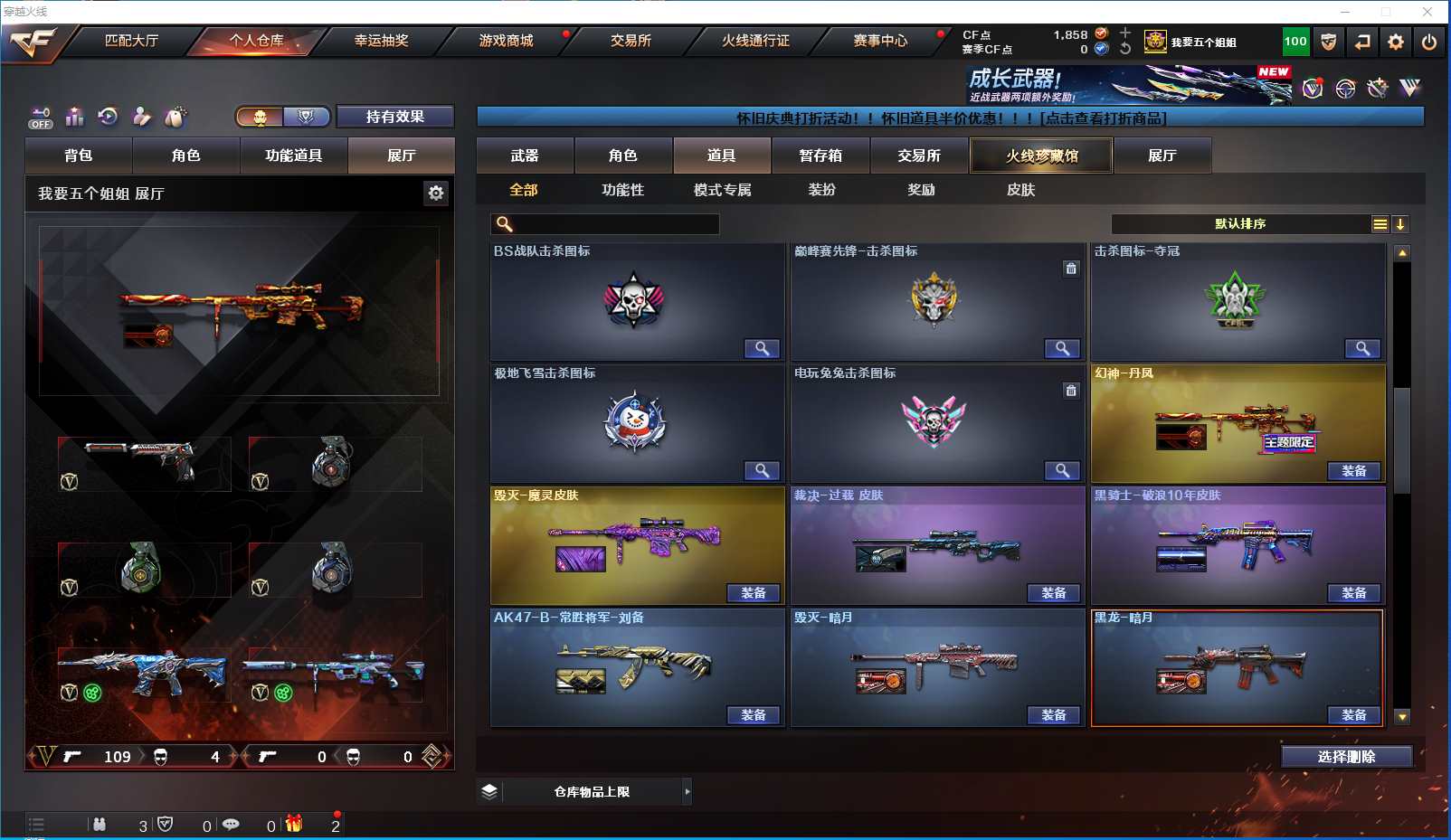Inspect the BS战队击杀图标 with magnifier
This screenshot has width=1451, height=840.
click(762, 349)
